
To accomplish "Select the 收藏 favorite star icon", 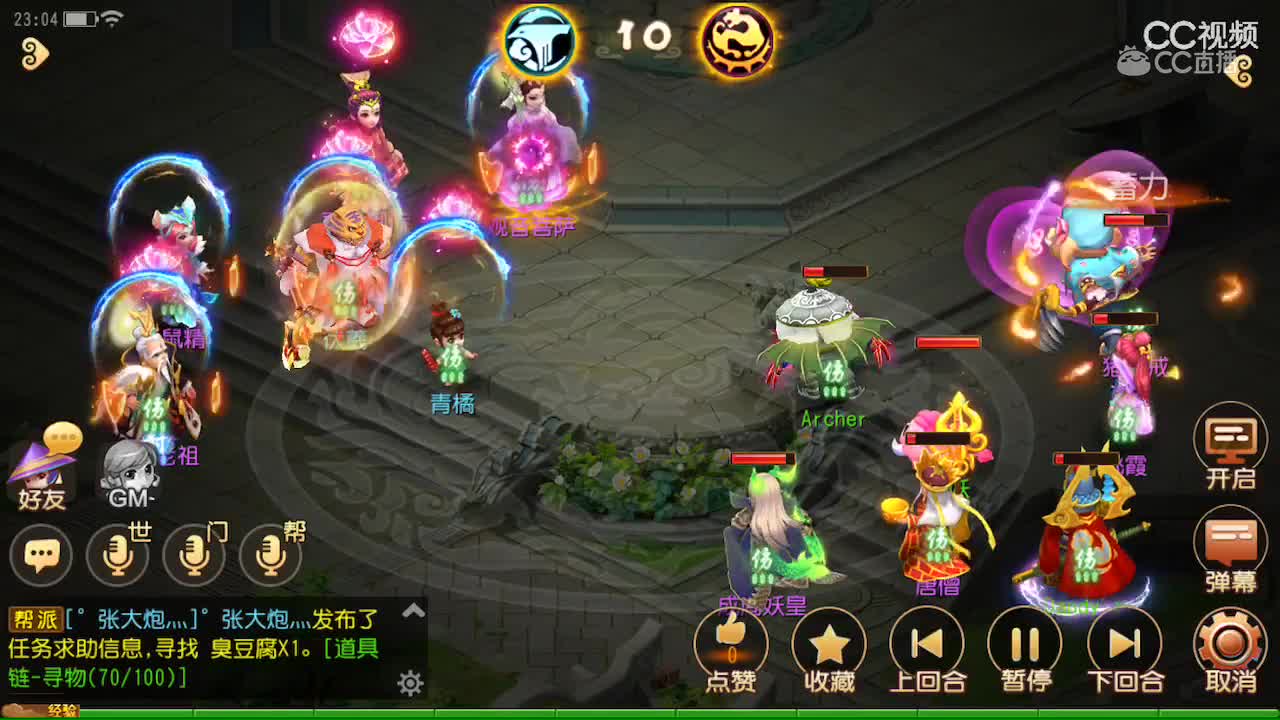I will pyautogui.click(x=827, y=645).
